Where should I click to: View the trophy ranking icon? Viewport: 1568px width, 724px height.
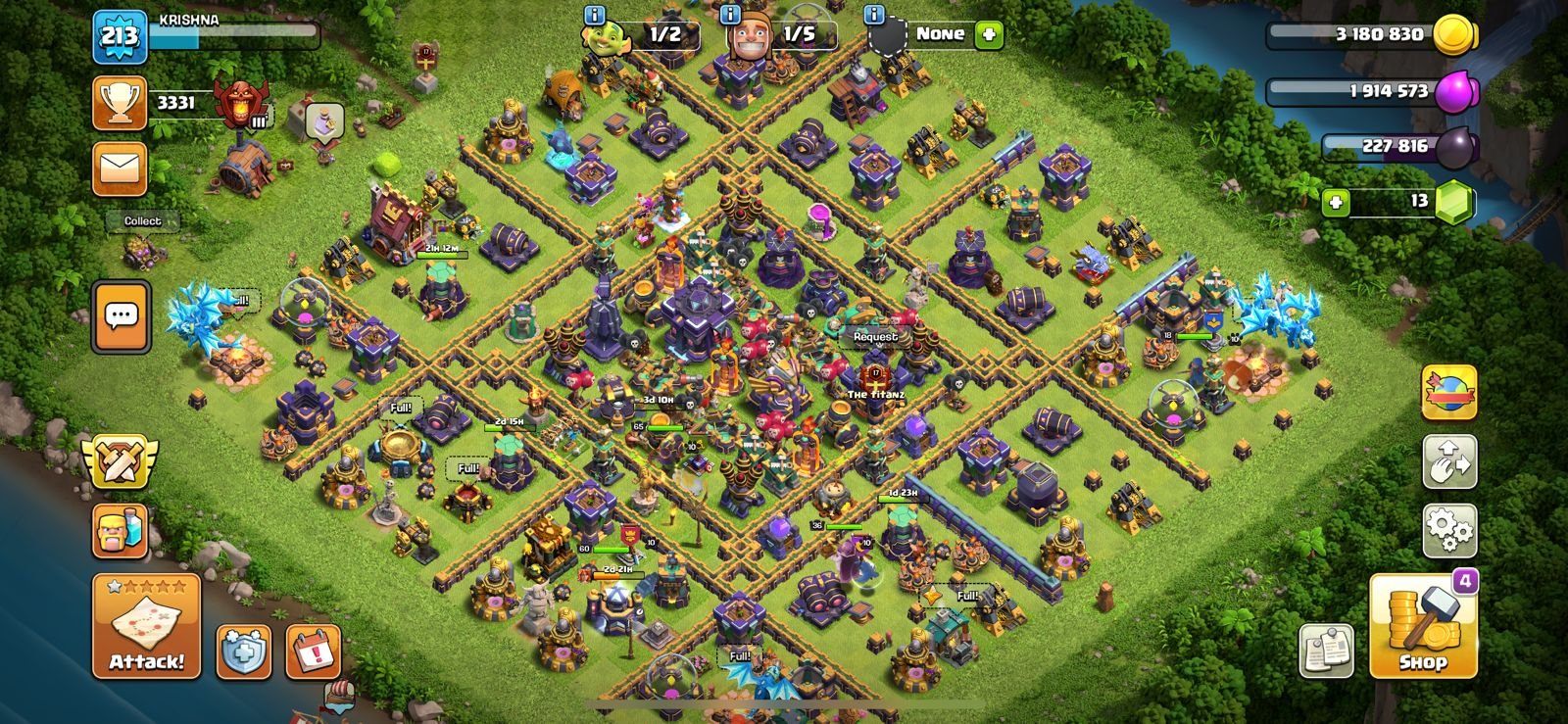[x=120, y=103]
